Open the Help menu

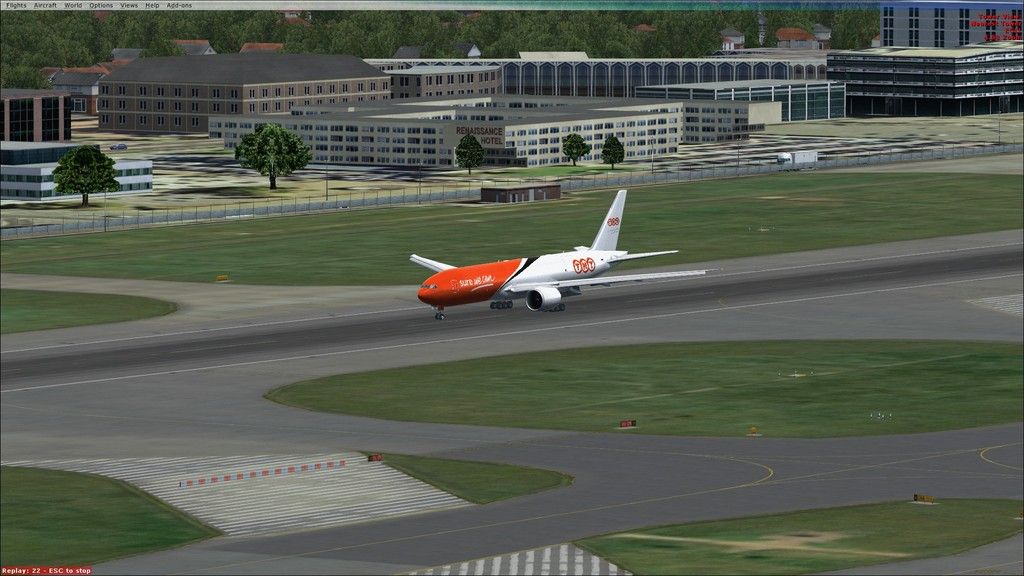[152, 5]
